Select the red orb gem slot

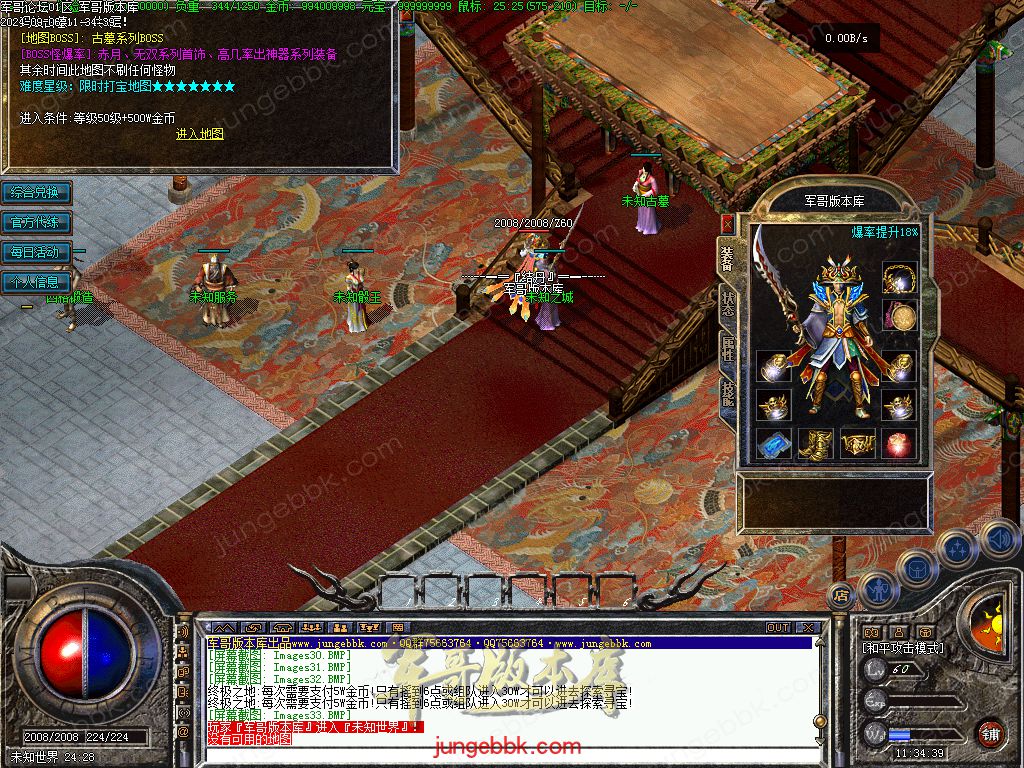pyautogui.click(x=899, y=444)
